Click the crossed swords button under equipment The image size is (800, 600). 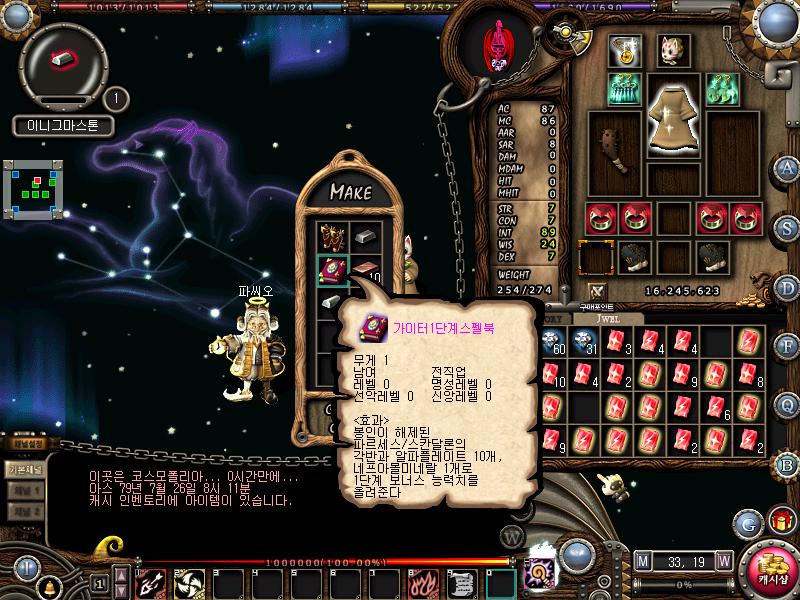(x=598, y=291)
